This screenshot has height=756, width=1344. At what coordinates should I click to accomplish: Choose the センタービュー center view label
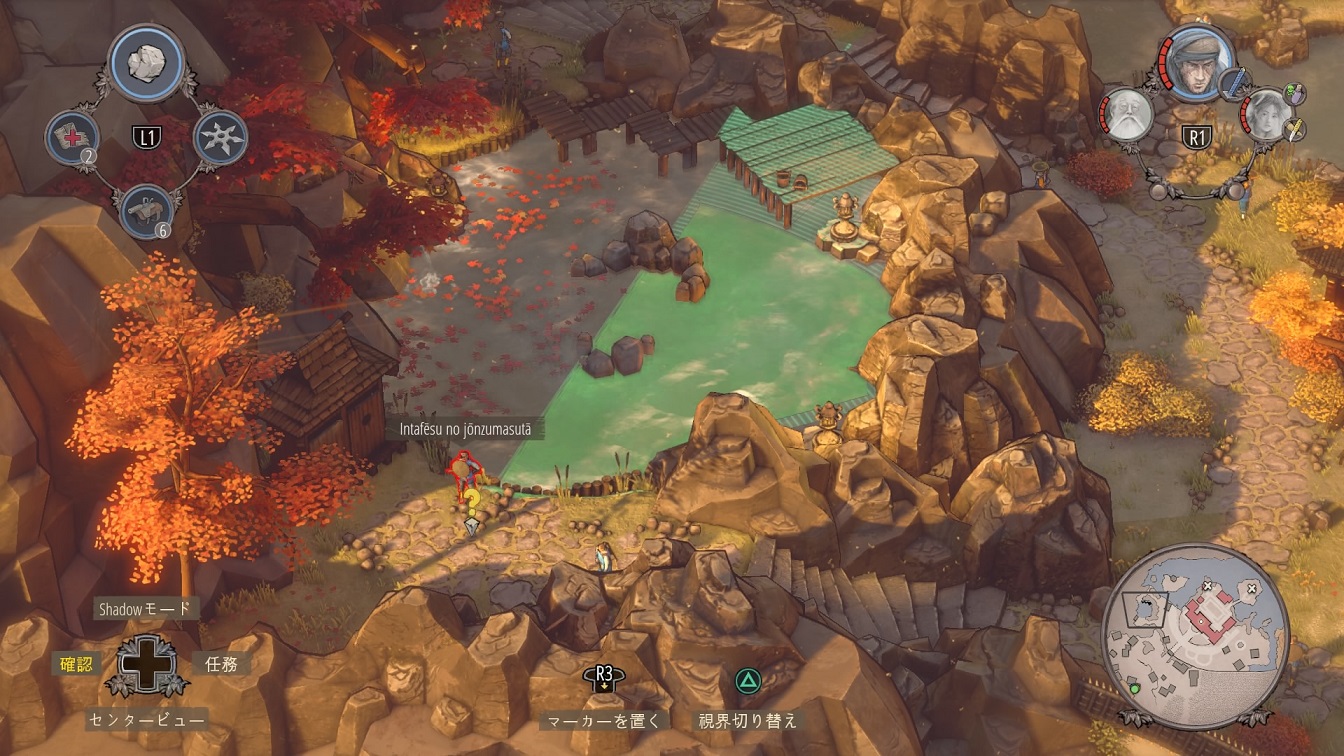coord(146,719)
